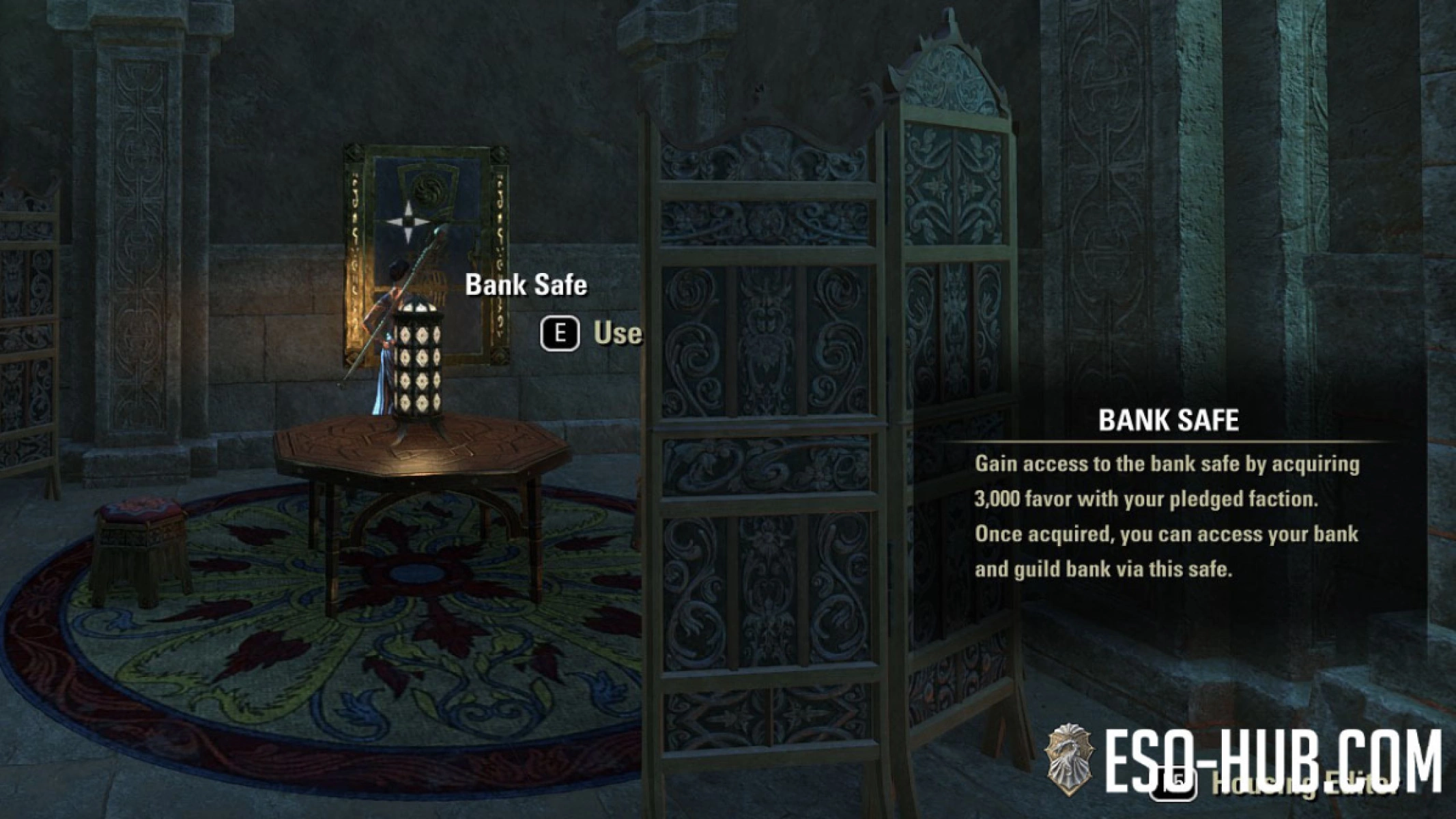Click the ESO-HUB shield logo icon
Image resolution: width=1456 pixels, height=819 pixels.
click(x=1069, y=759)
